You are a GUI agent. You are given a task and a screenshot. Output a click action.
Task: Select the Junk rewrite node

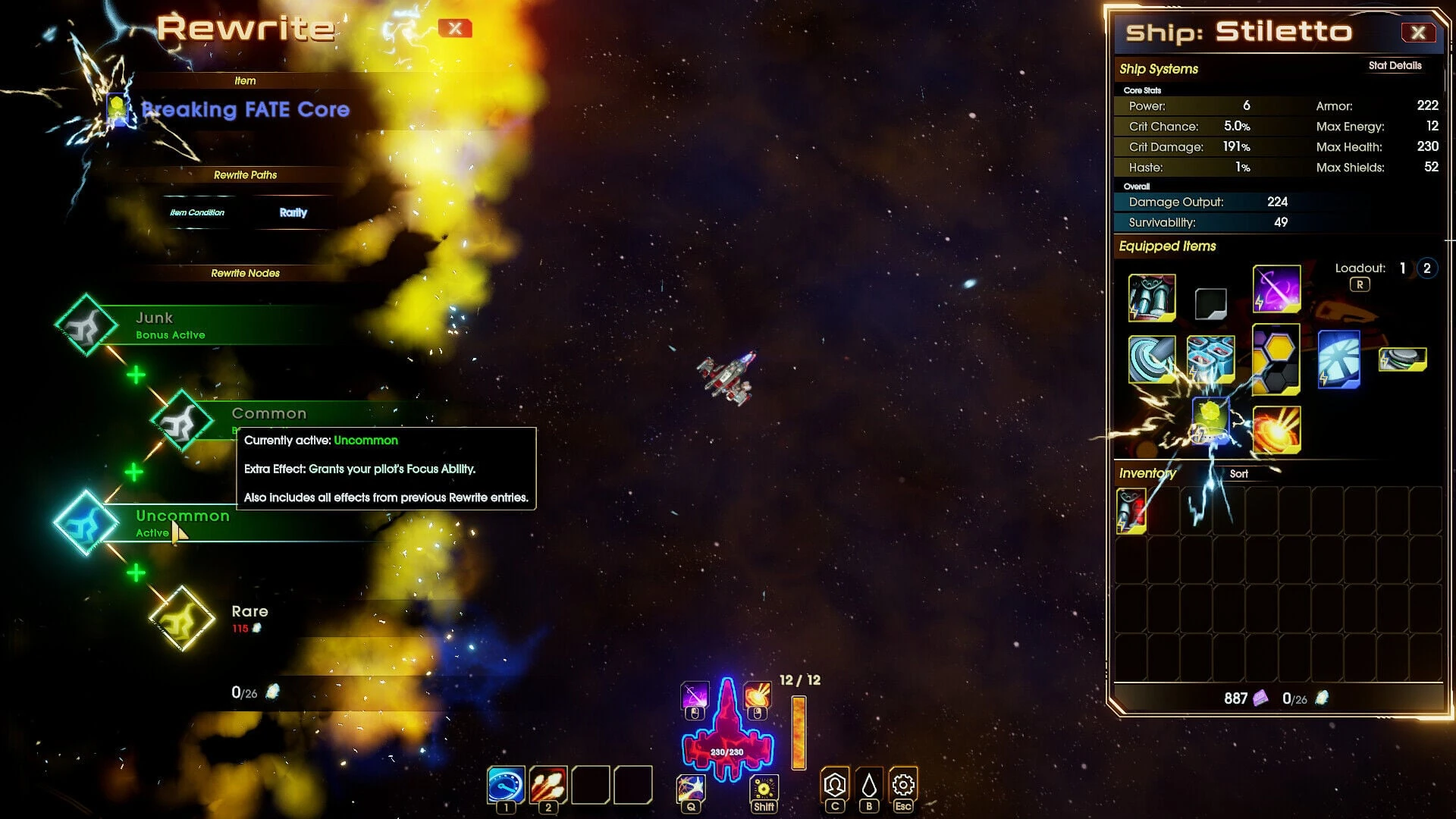coord(86,325)
